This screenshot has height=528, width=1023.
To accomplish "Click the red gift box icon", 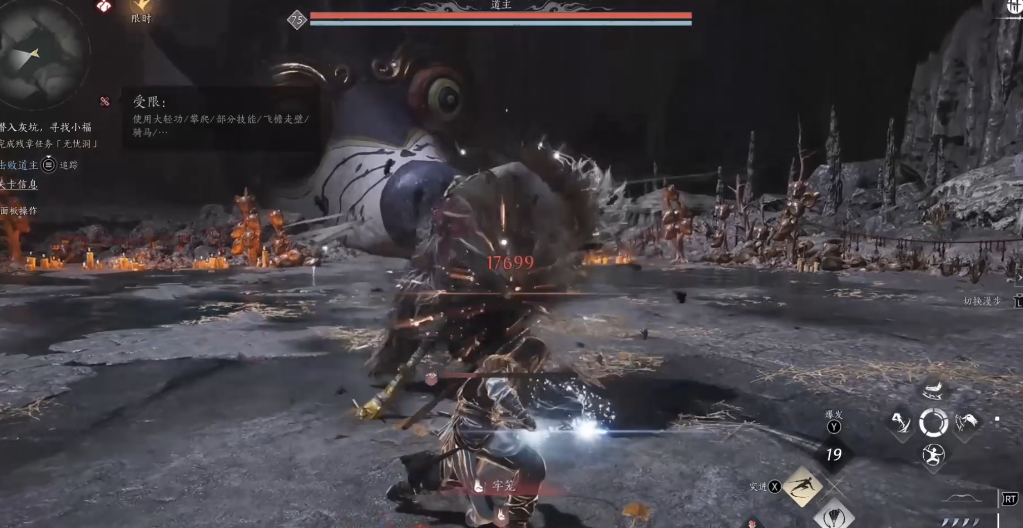I will [103, 7].
